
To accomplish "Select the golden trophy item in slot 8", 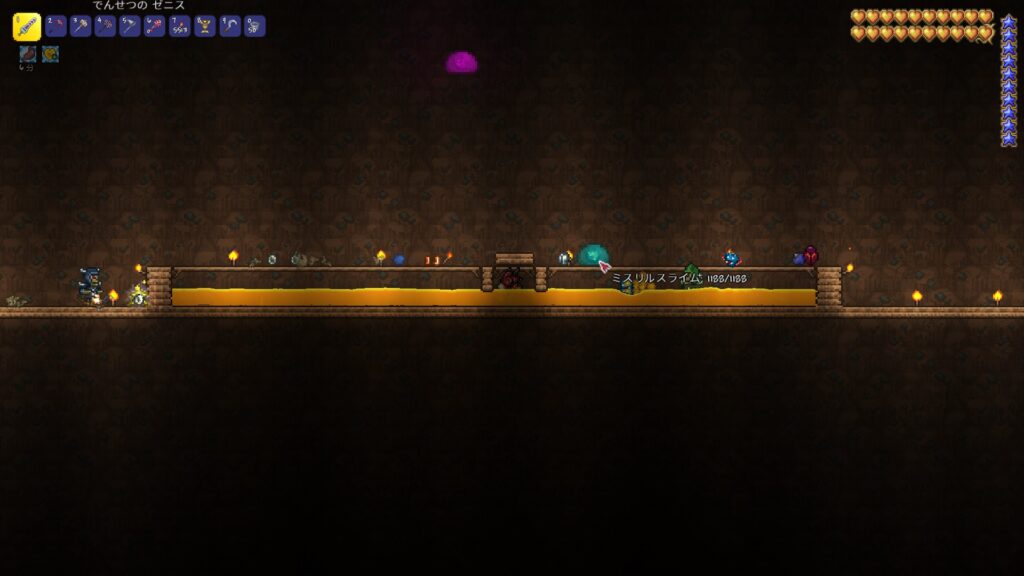I will tap(206, 27).
